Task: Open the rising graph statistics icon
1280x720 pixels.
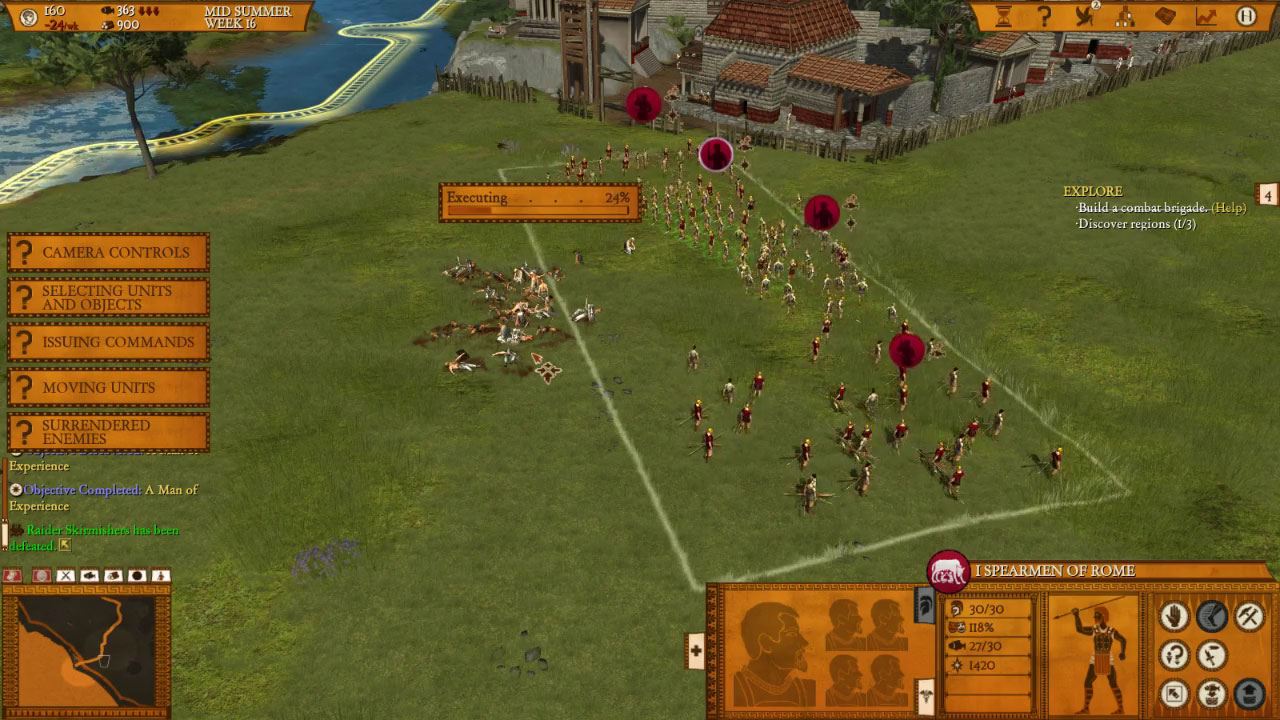Action: pyautogui.click(x=1206, y=16)
